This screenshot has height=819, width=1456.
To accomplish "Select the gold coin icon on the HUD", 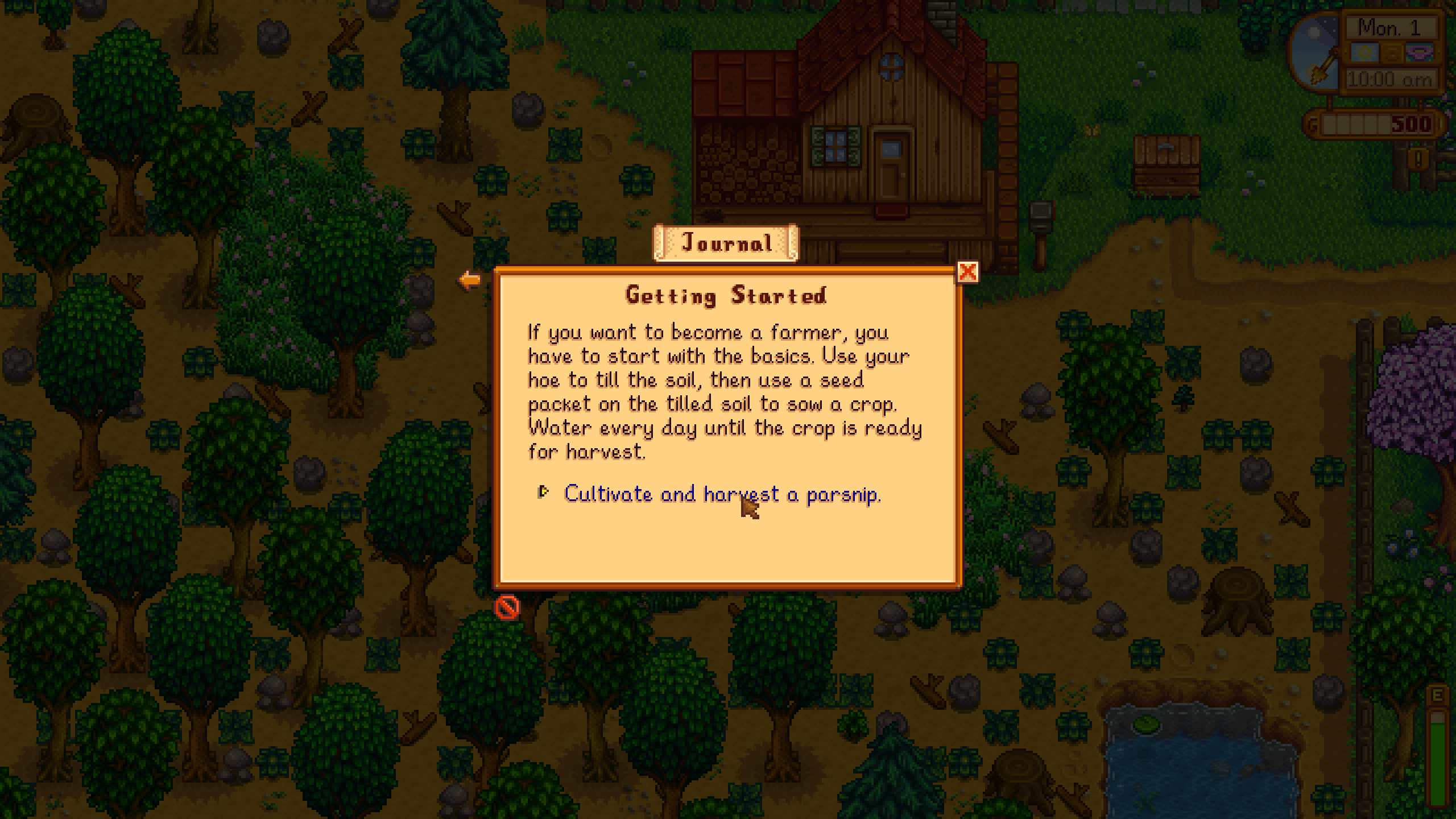I will tap(1392, 53).
